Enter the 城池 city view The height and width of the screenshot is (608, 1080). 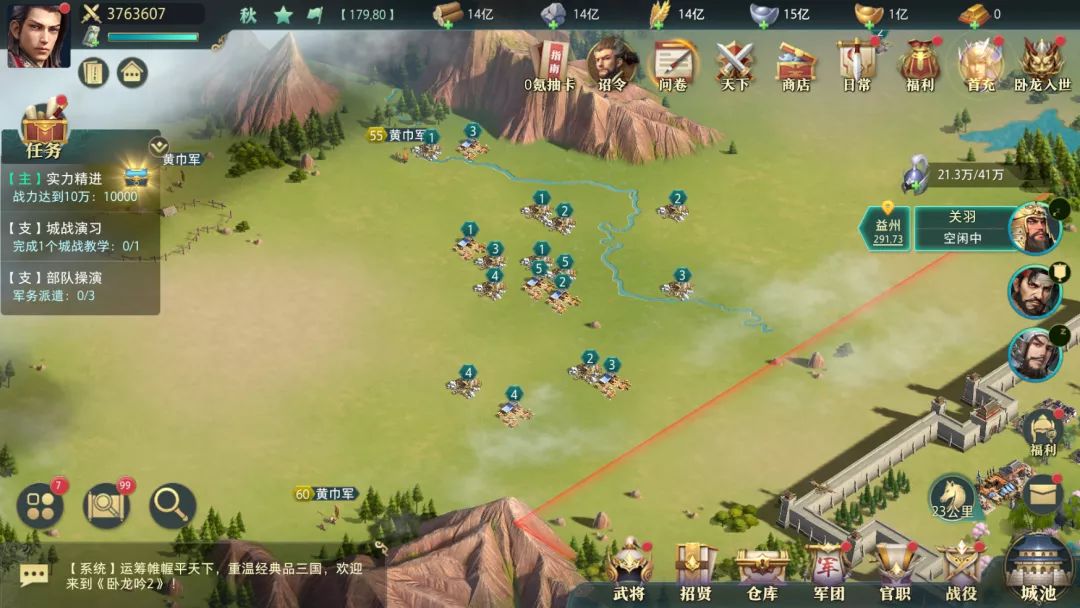tap(1038, 567)
